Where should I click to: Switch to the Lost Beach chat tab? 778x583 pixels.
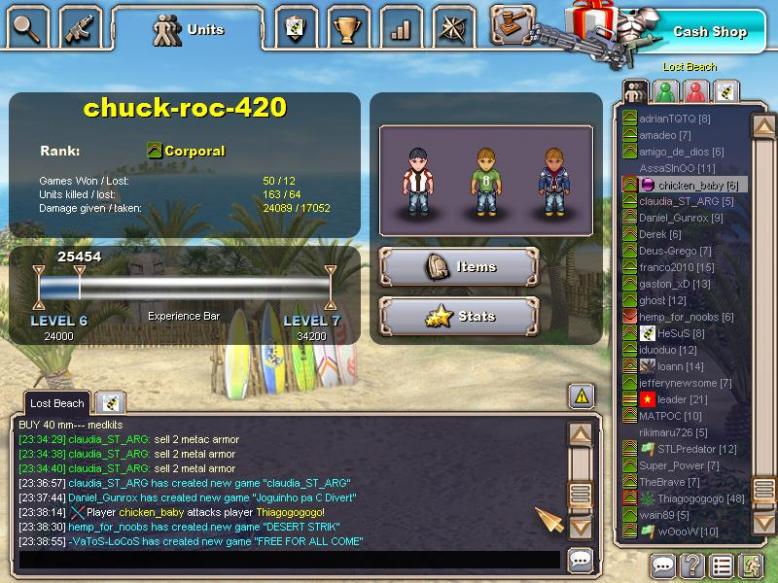point(56,403)
